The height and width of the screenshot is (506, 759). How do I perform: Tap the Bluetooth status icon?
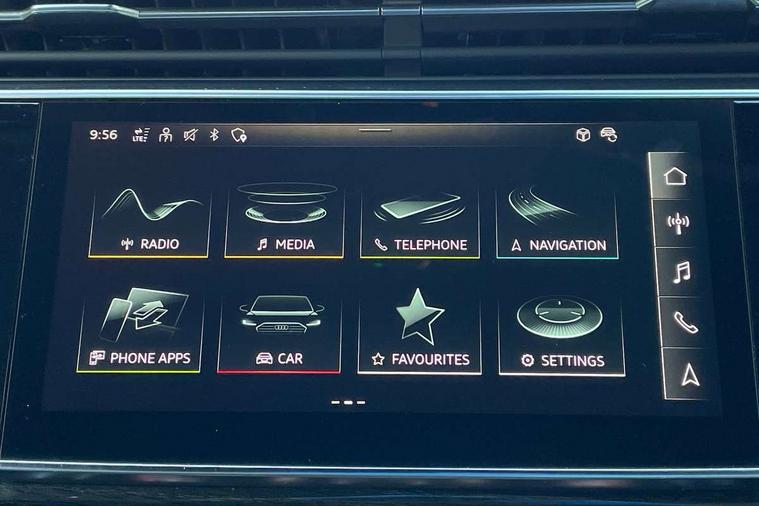(213, 135)
